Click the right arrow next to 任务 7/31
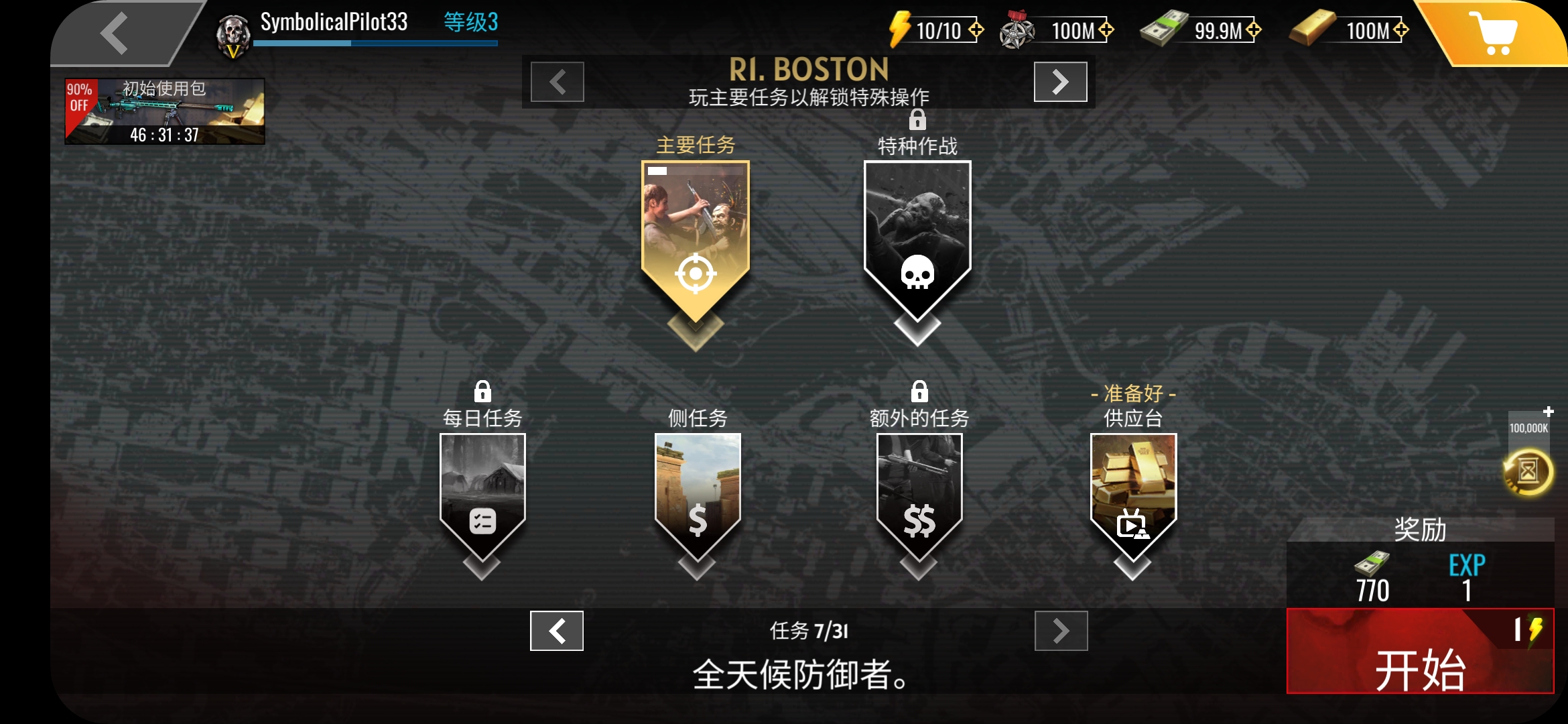Image resolution: width=1568 pixels, height=724 pixels. [1060, 630]
